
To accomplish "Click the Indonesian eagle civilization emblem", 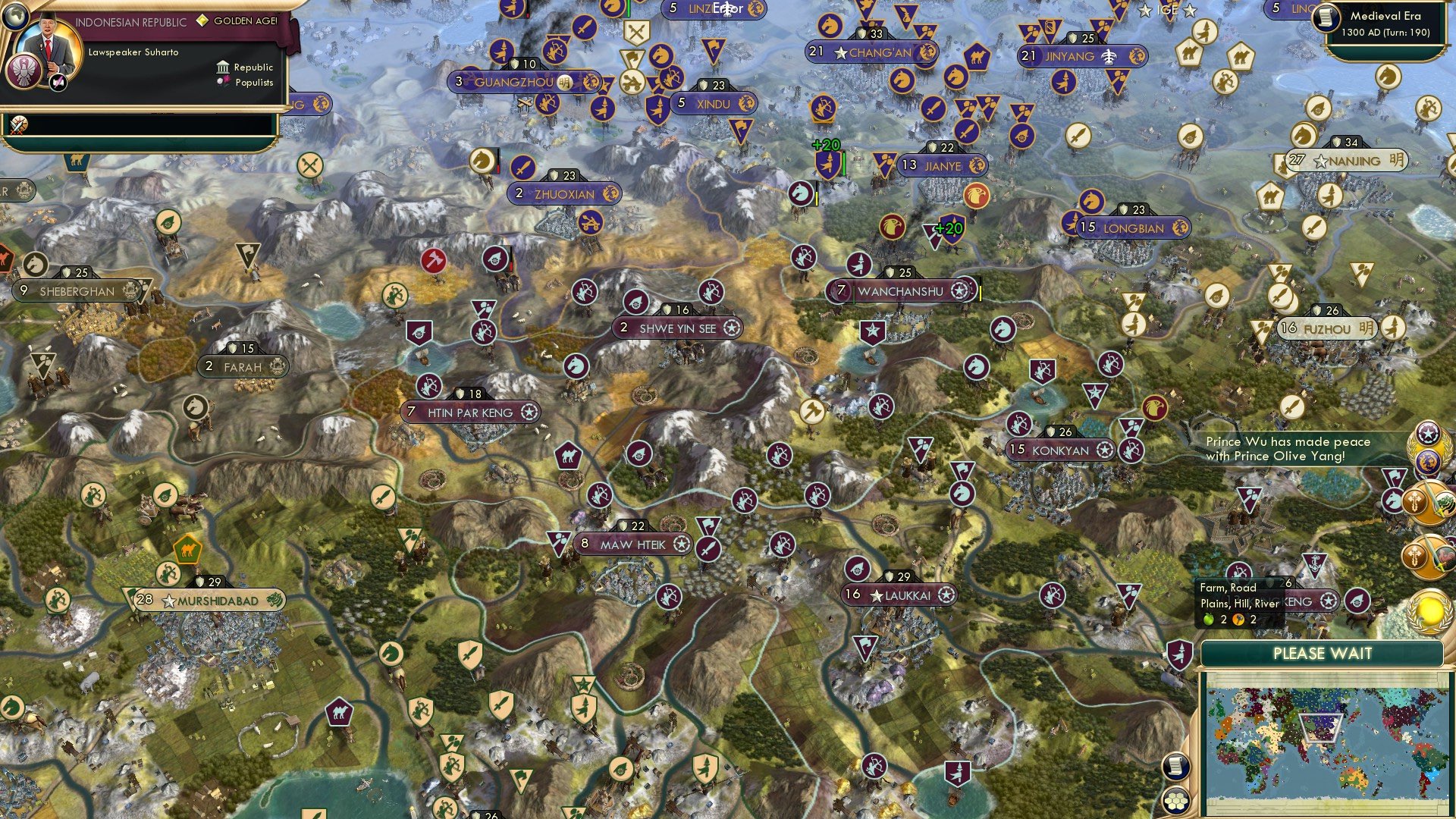I will point(24,69).
